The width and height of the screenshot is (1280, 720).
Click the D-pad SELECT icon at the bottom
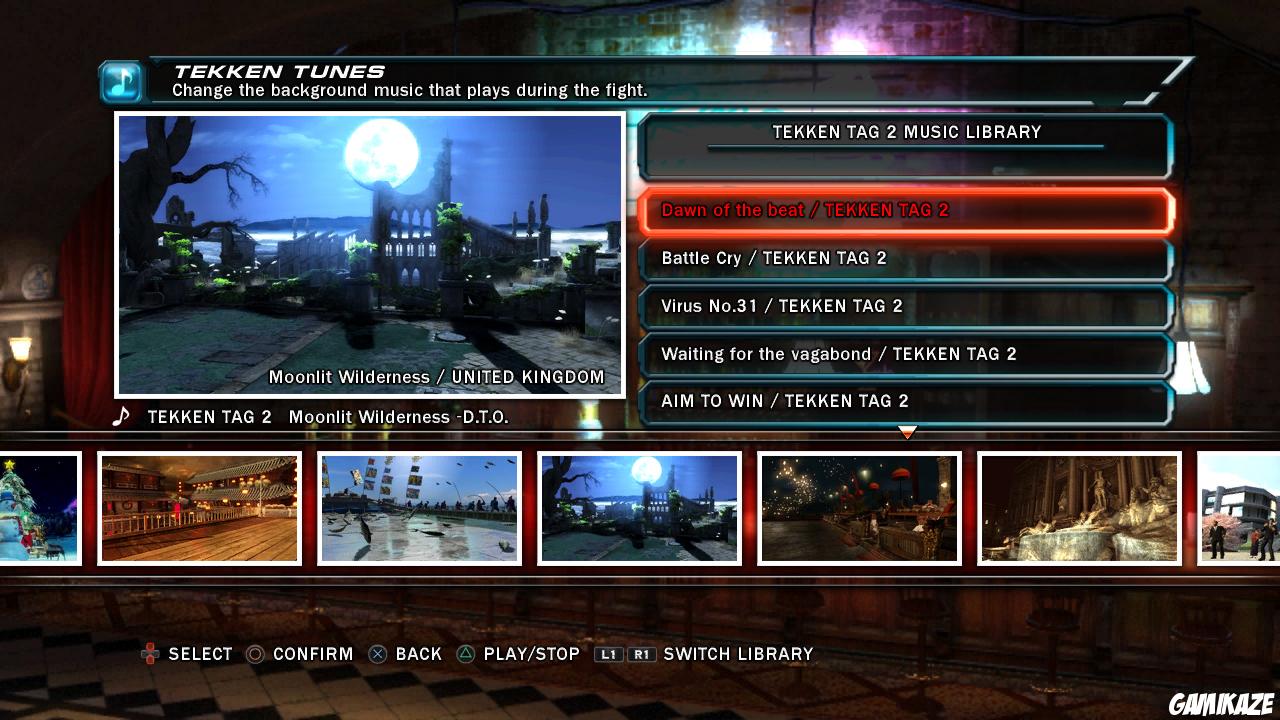tap(148, 654)
